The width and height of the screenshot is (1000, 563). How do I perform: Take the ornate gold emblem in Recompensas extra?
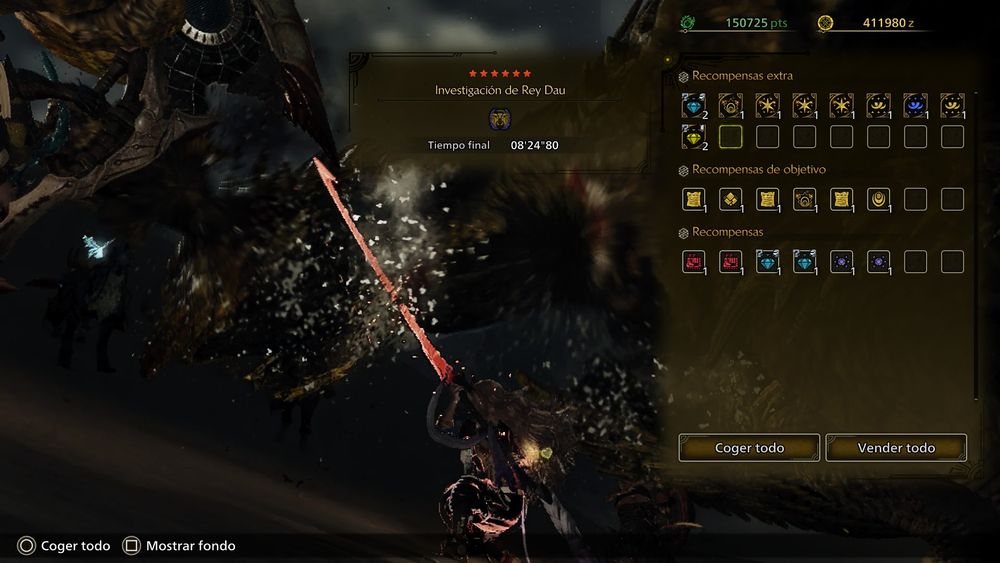click(x=730, y=105)
